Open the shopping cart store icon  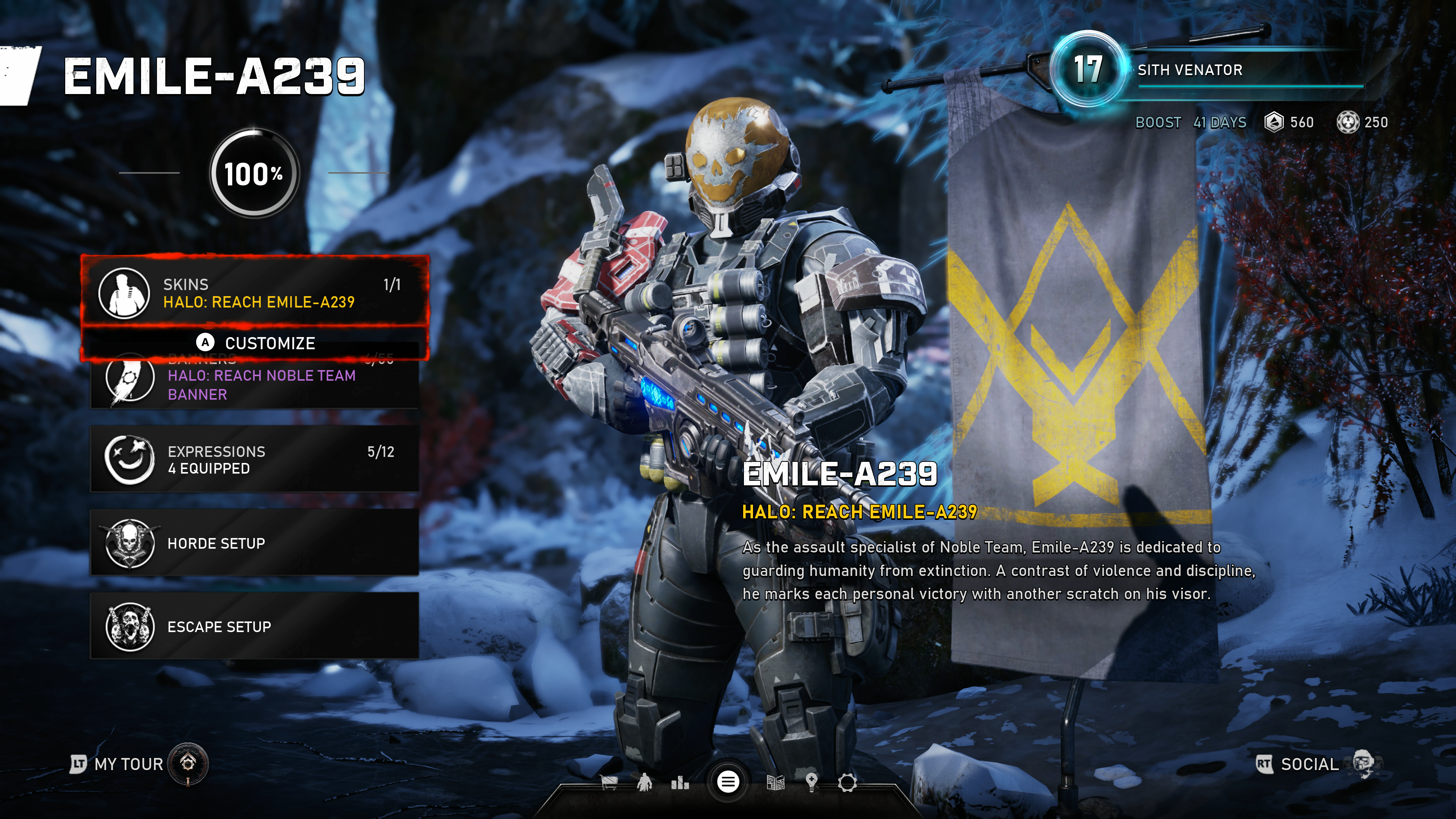(609, 783)
